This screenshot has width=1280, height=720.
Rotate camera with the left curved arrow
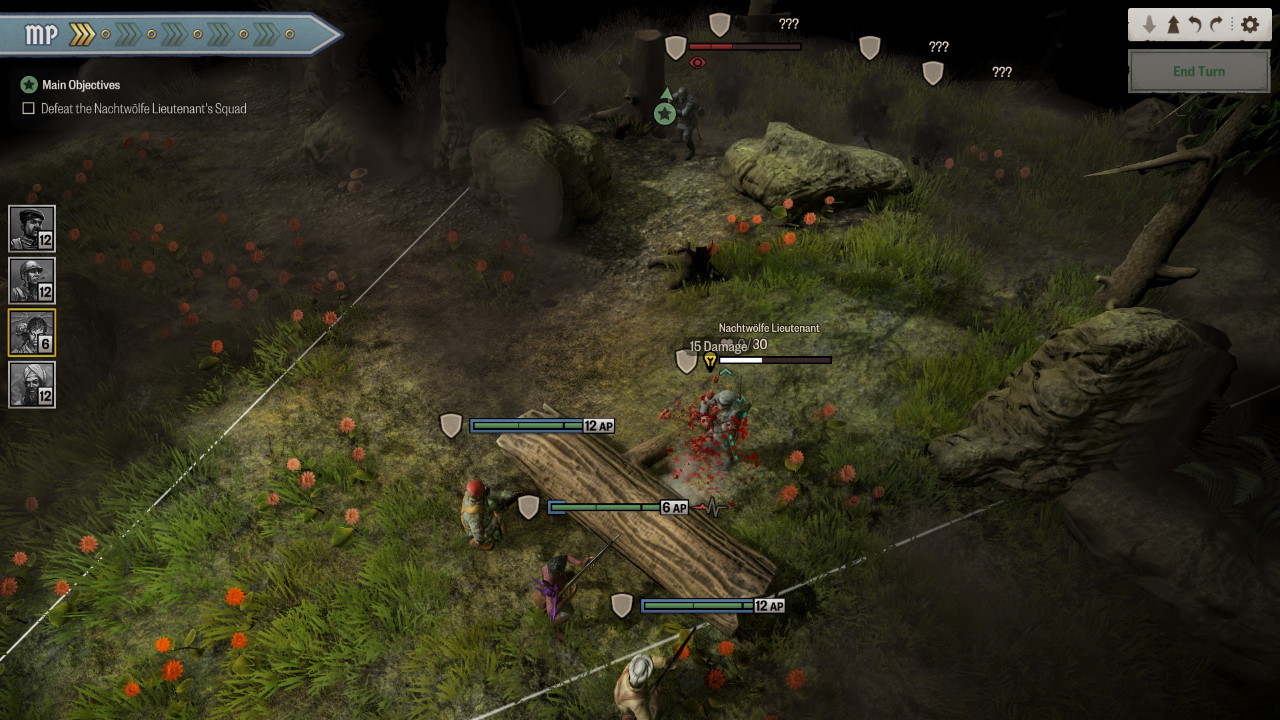pos(1194,25)
